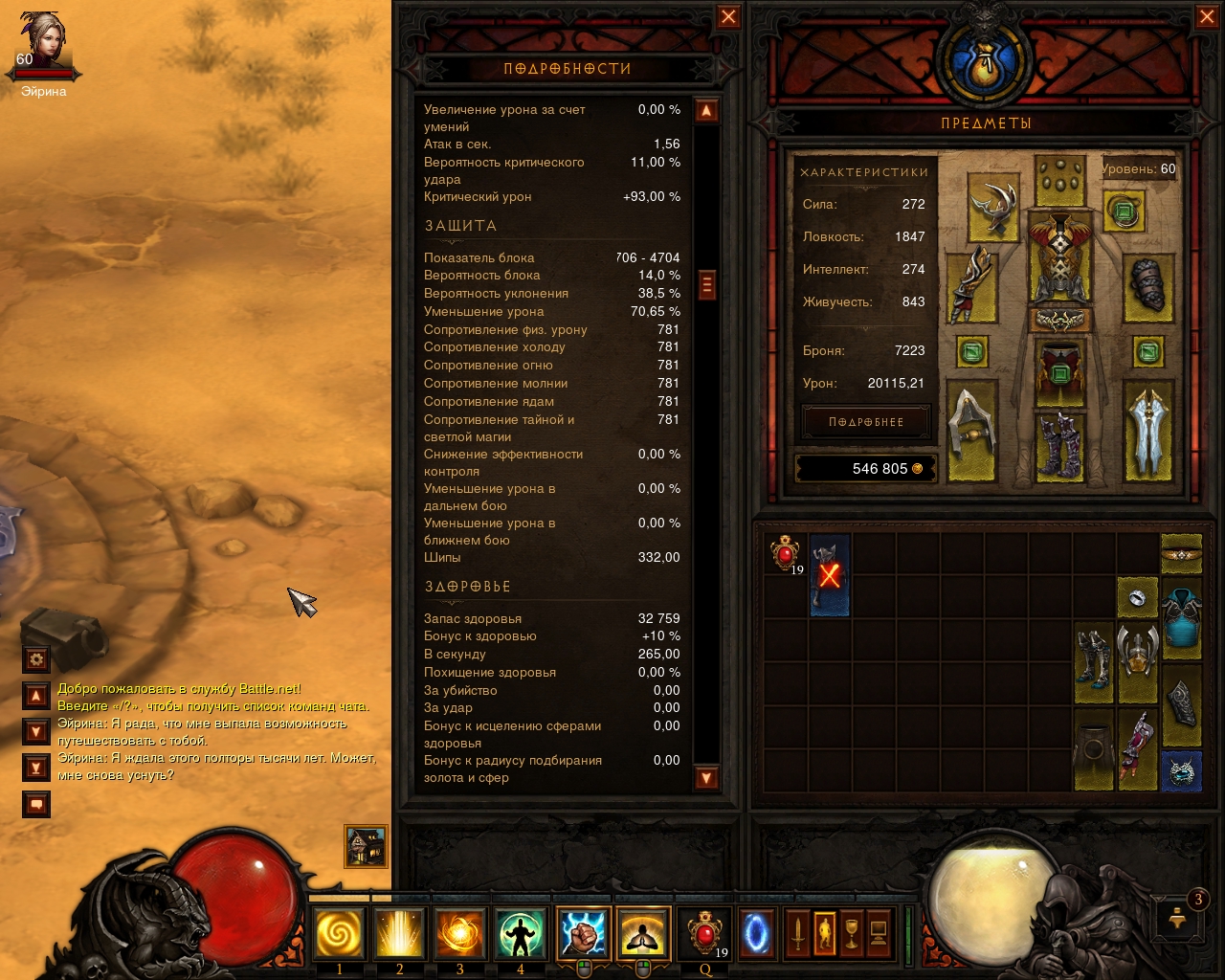
Task: Click the Подробнее button
Action: (x=866, y=422)
